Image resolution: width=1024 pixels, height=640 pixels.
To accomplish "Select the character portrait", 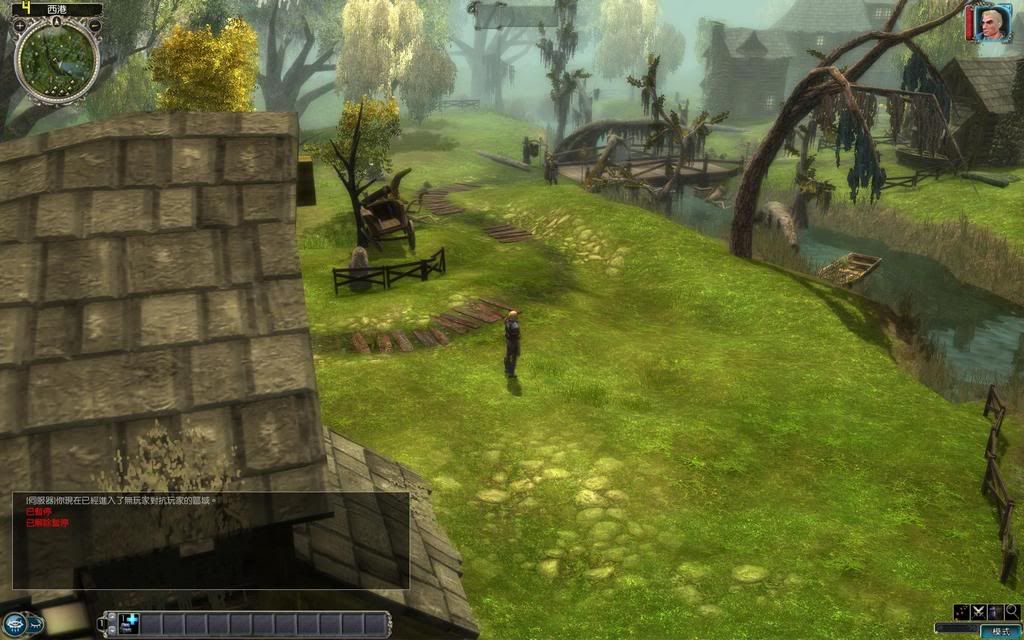I will [991, 23].
